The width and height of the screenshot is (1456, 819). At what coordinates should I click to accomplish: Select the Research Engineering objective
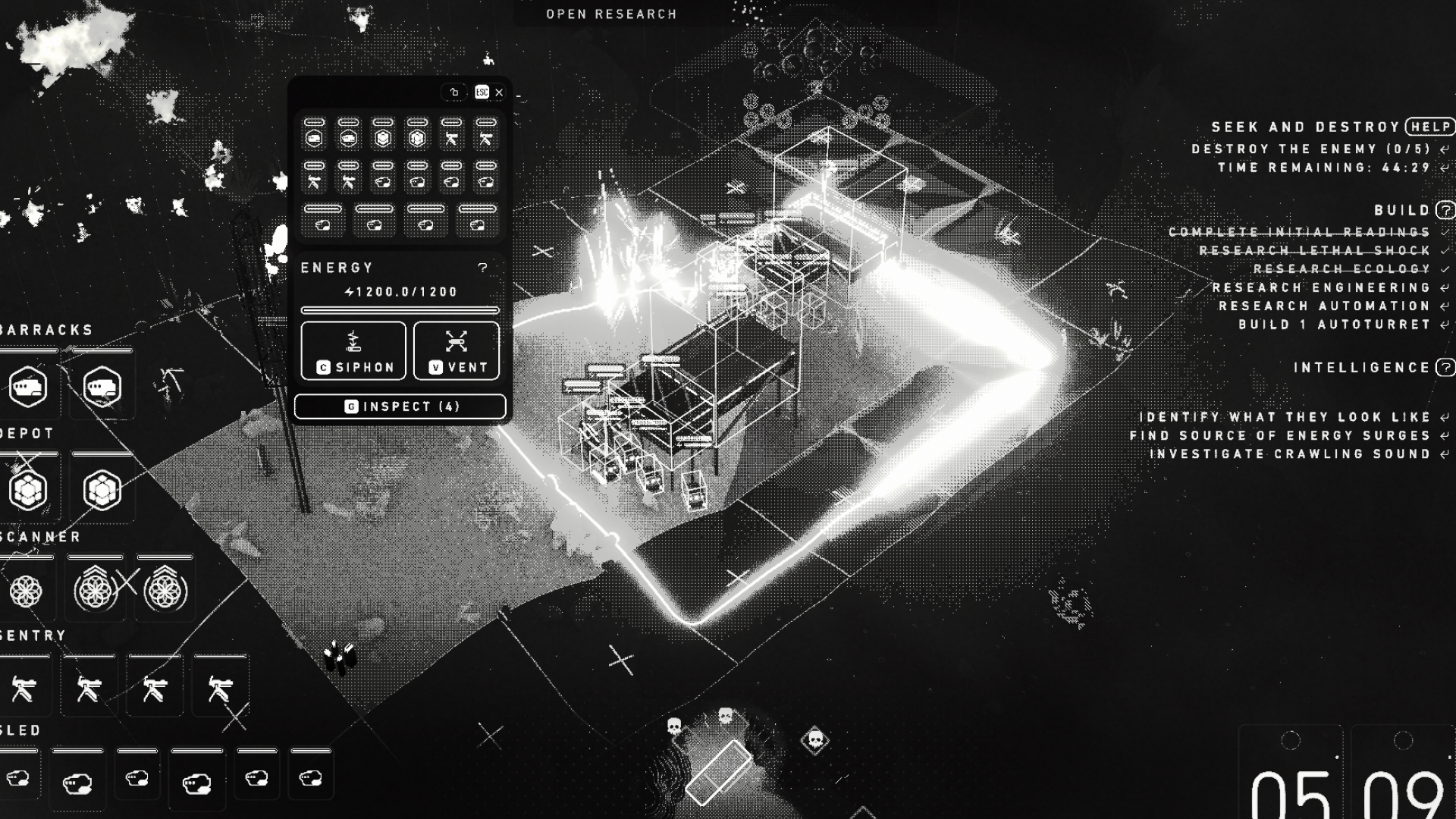pos(1321,287)
